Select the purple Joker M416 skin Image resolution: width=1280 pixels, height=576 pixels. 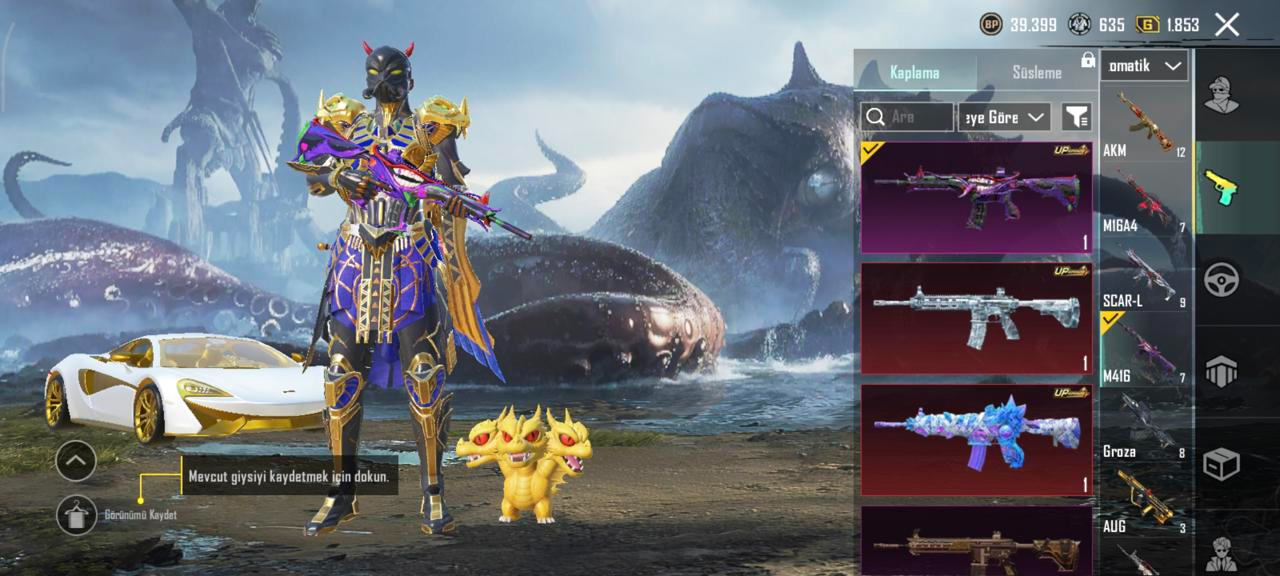tap(976, 197)
